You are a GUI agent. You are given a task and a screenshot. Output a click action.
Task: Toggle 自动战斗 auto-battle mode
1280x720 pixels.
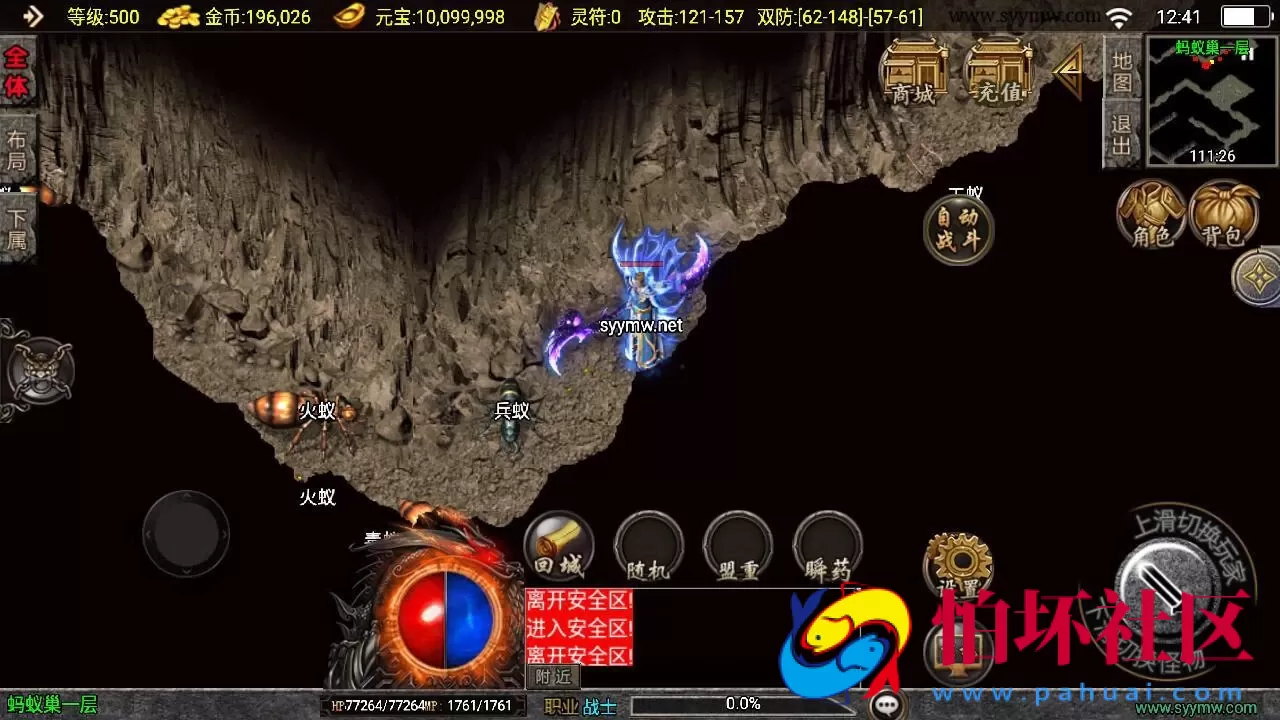958,228
